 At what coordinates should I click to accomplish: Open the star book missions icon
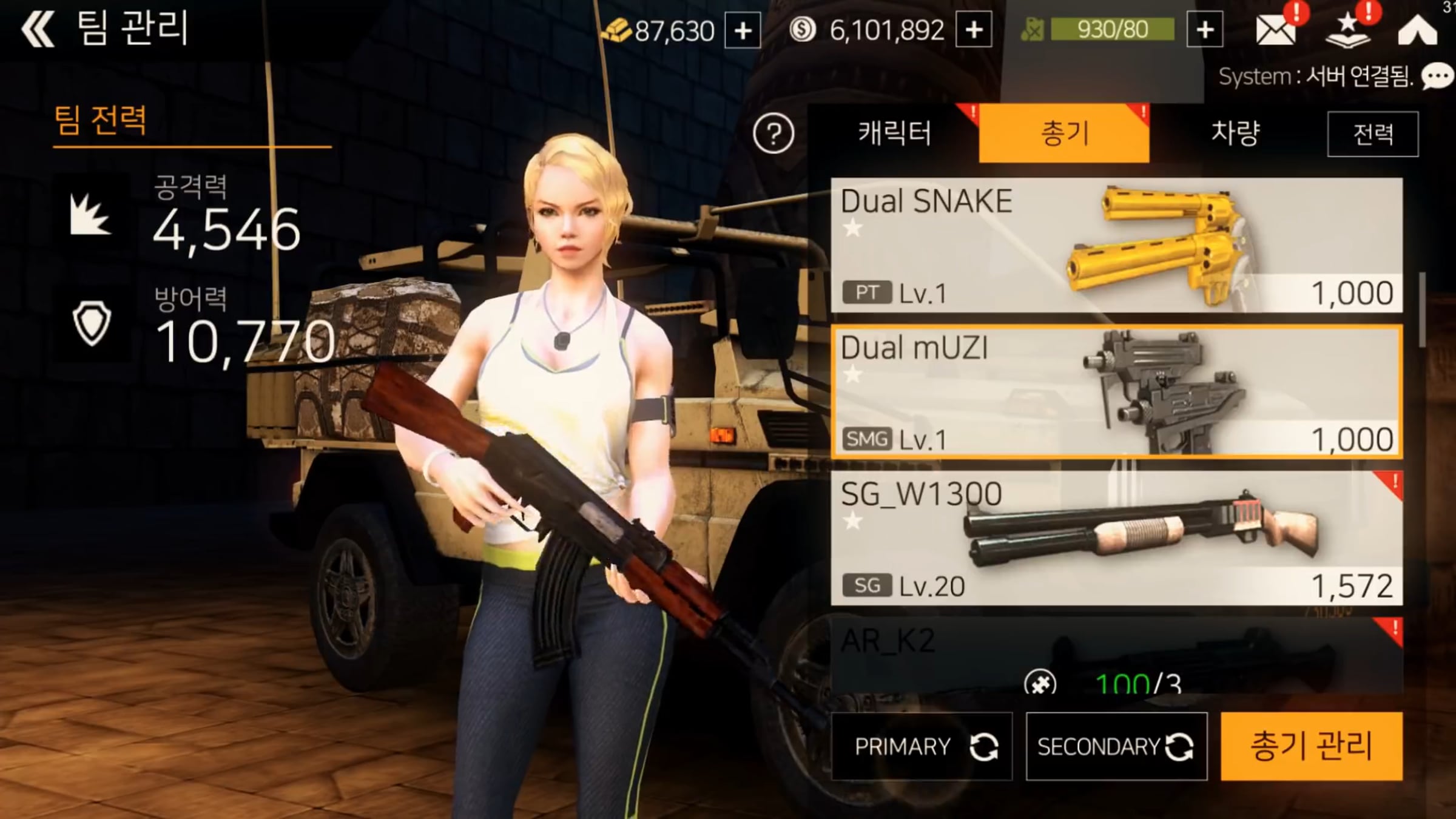coord(1347,31)
